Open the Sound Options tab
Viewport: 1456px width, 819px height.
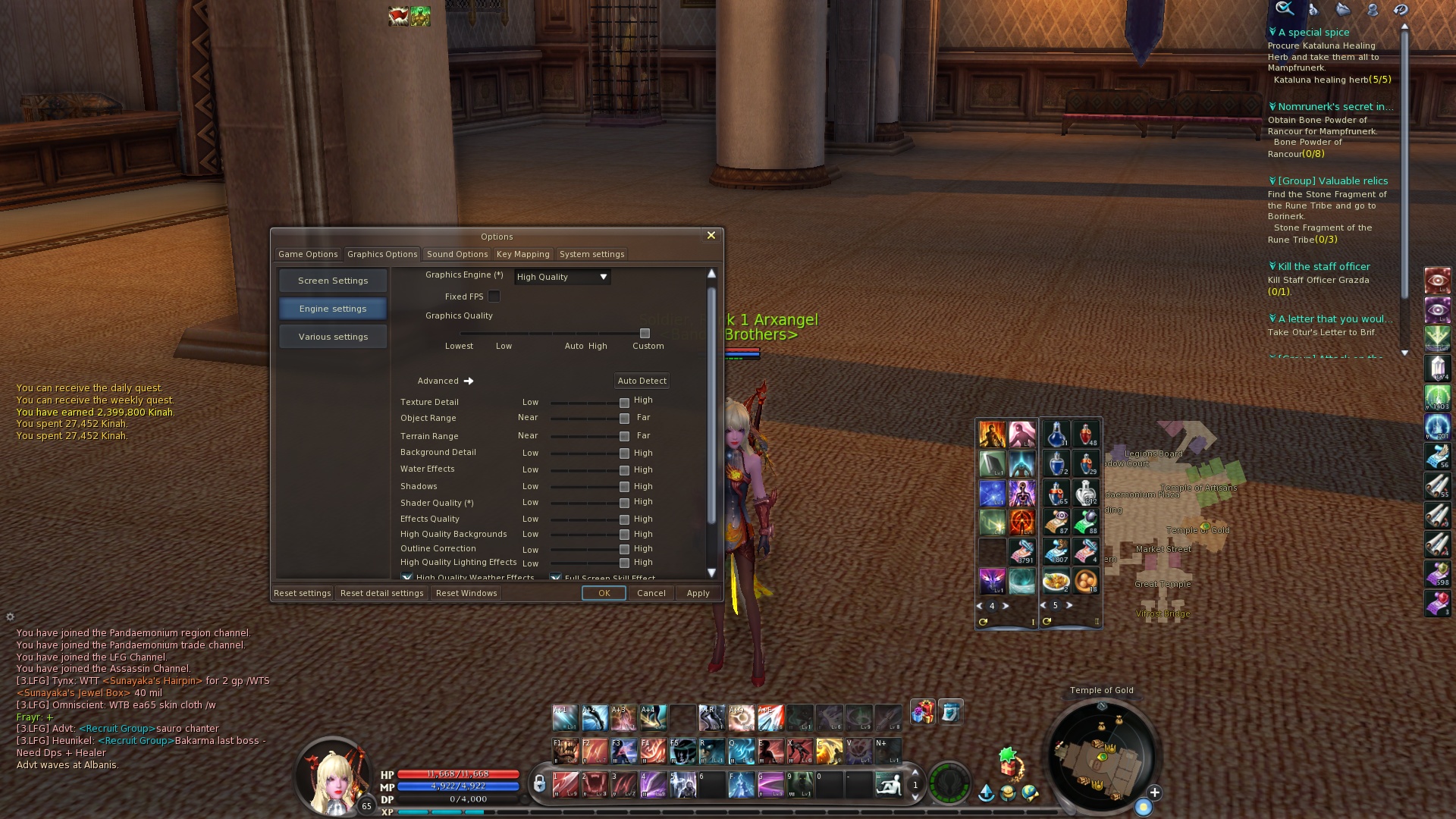tap(457, 254)
